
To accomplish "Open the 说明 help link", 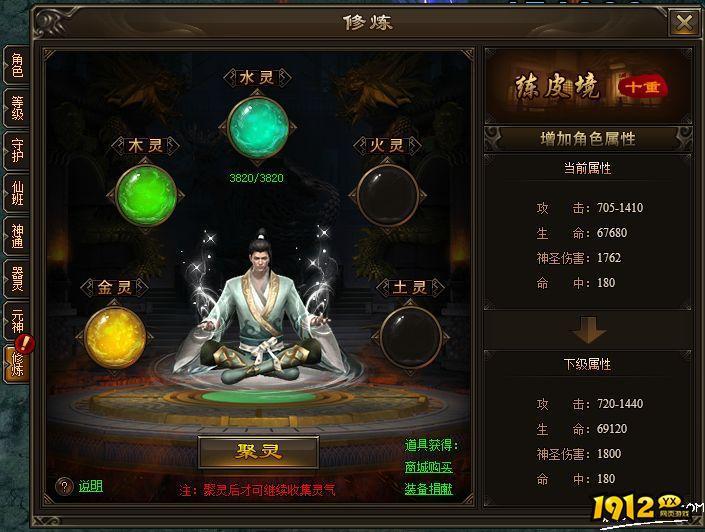I will point(91,487).
